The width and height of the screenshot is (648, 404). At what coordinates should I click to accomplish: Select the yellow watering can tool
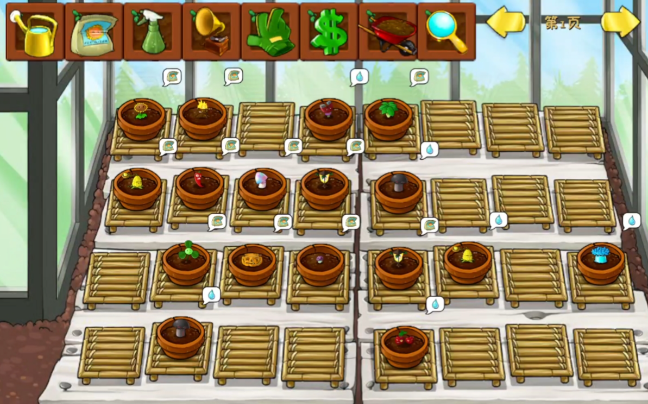35,32
